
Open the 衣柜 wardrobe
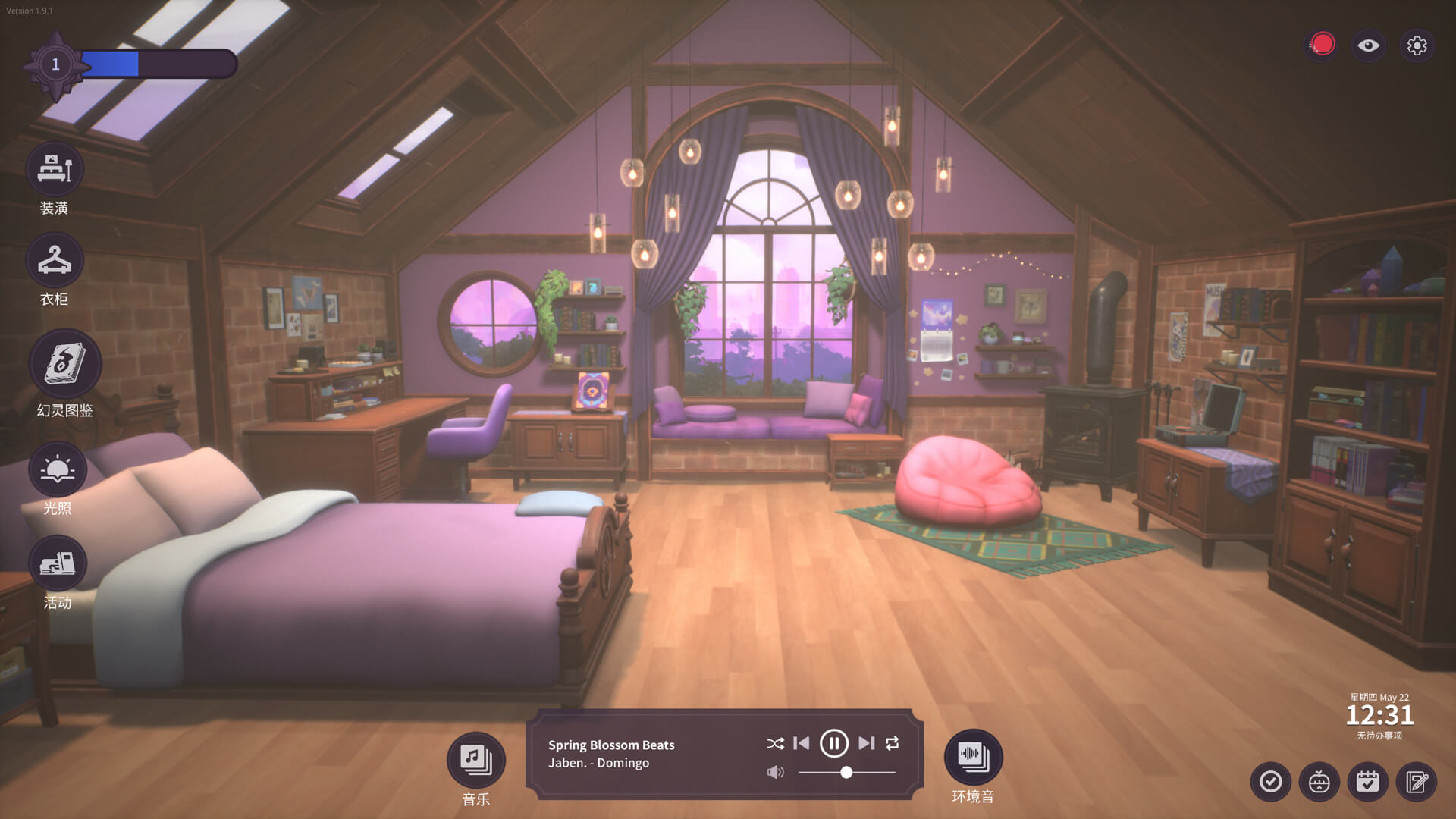point(55,260)
